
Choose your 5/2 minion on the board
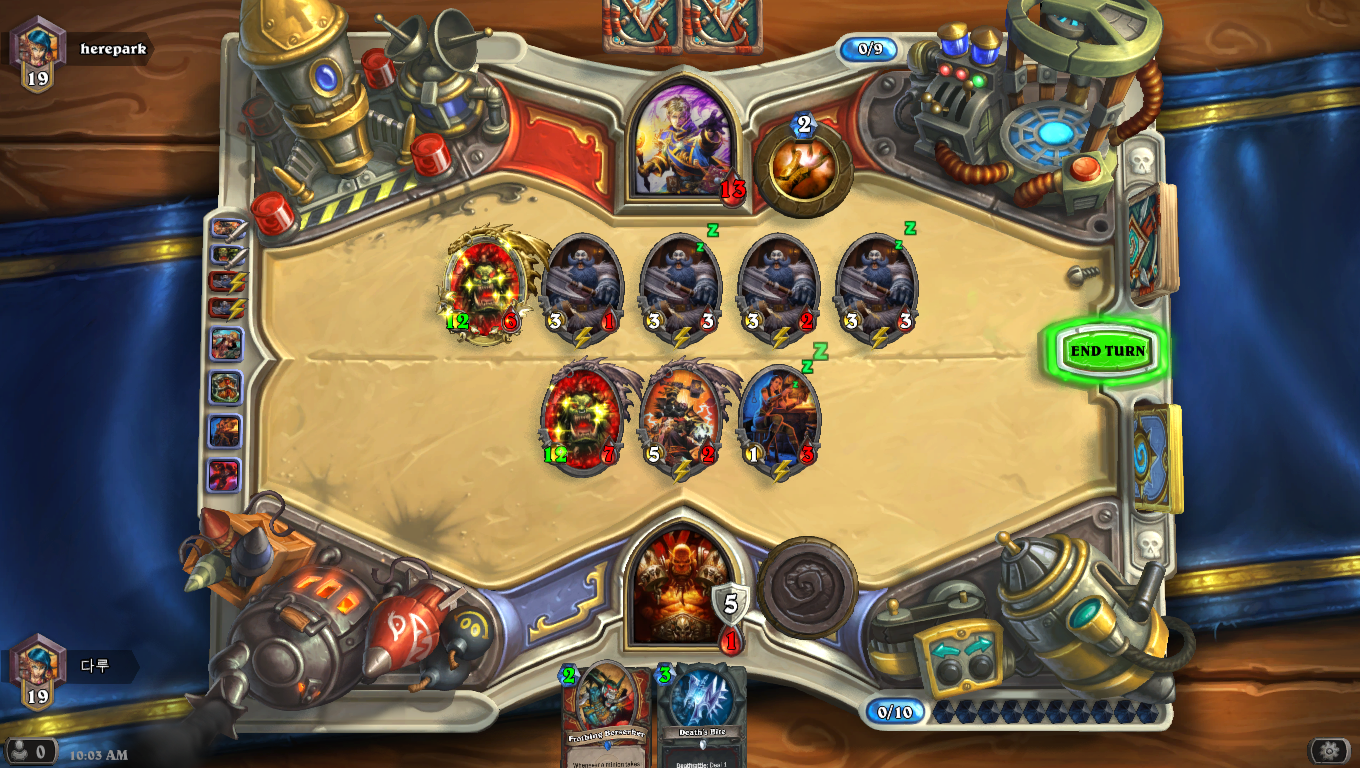681,420
